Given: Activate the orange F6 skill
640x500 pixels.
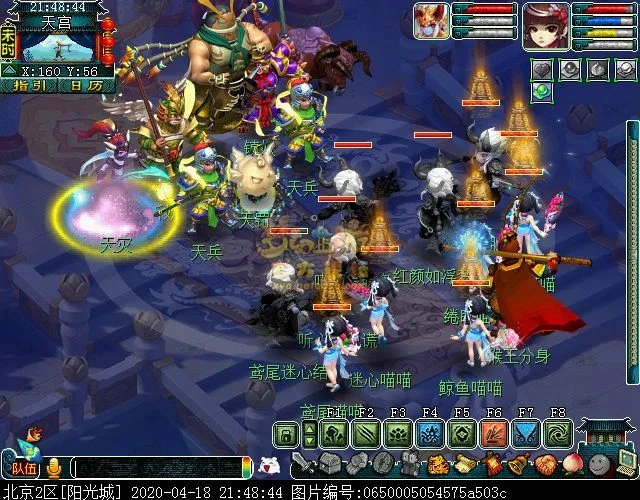Looking at the screenshot, I should click(494, 434).
